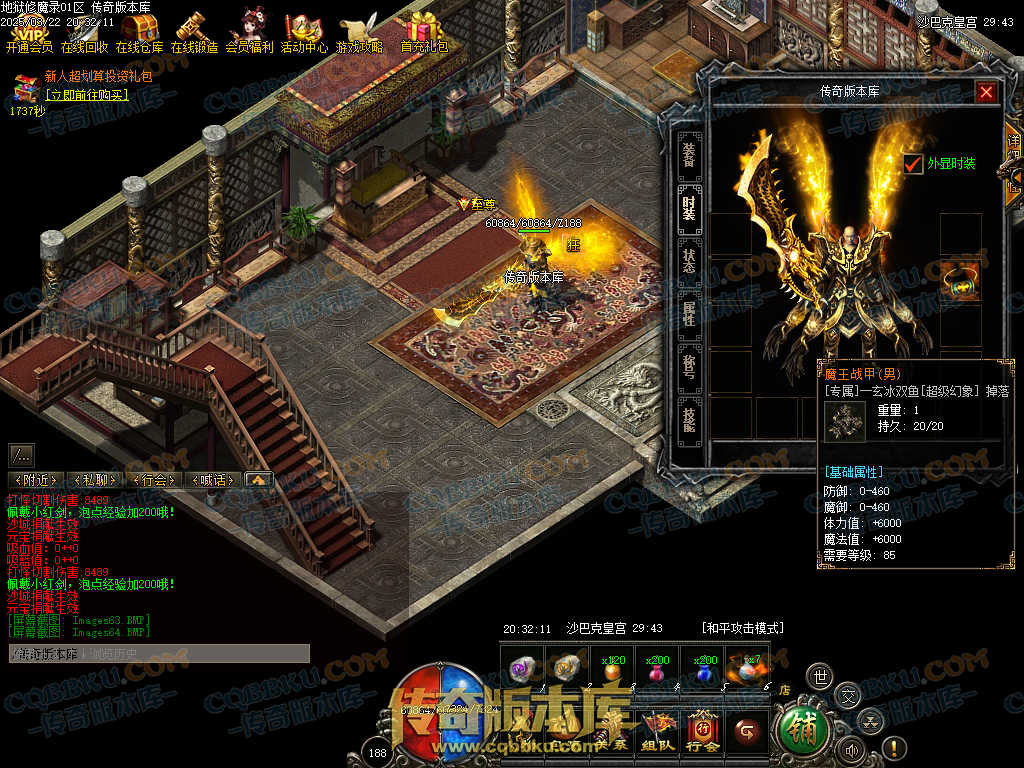Switch to the 装备 equipment tab
Screen dimensions: 1024x768
689,154
